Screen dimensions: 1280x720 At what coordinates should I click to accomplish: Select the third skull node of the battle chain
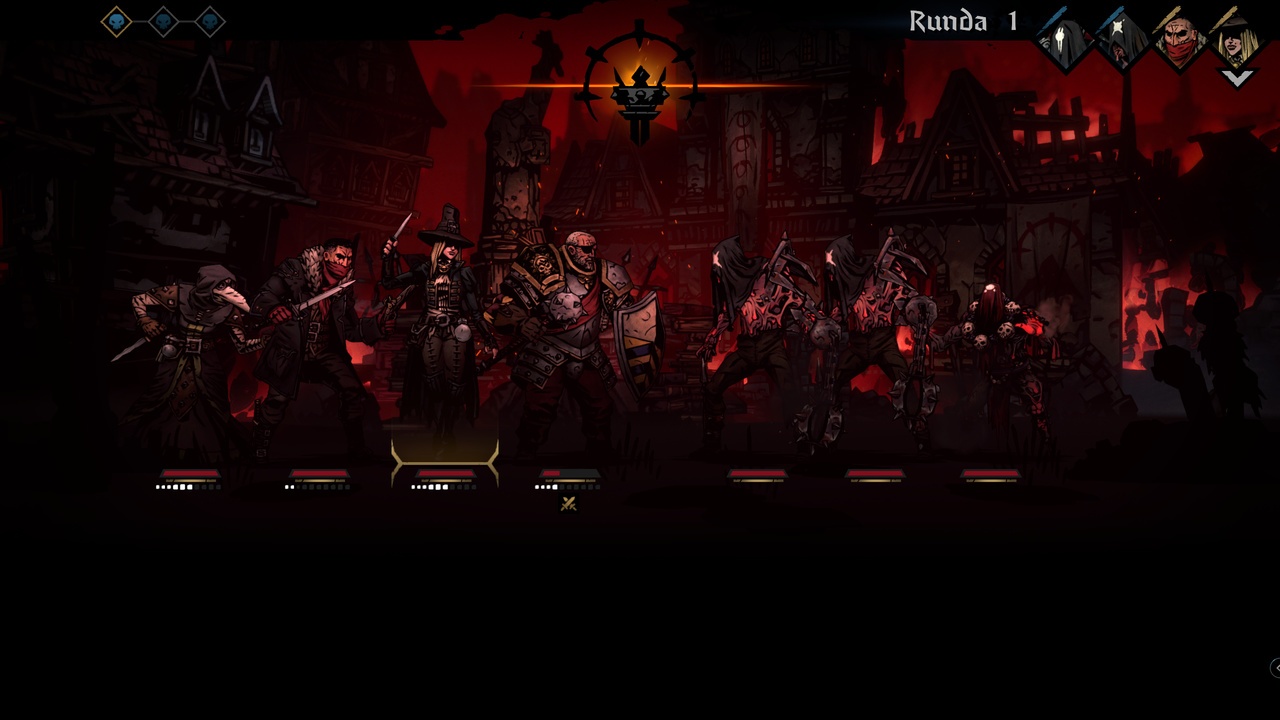210,22
